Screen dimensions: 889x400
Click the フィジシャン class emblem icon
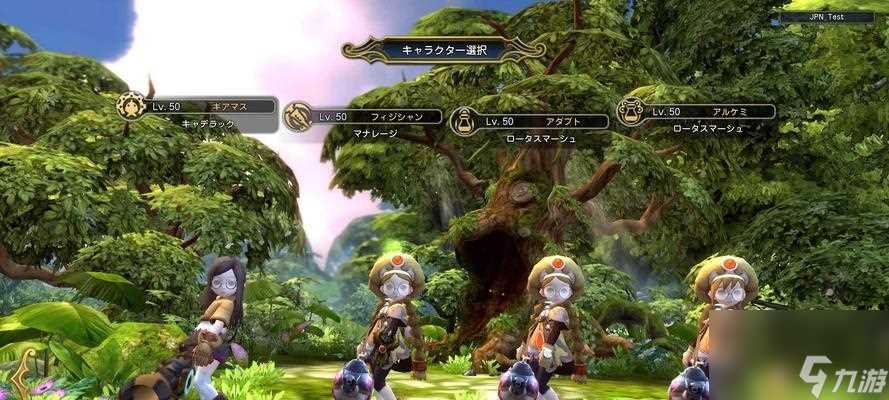point(298,117)
